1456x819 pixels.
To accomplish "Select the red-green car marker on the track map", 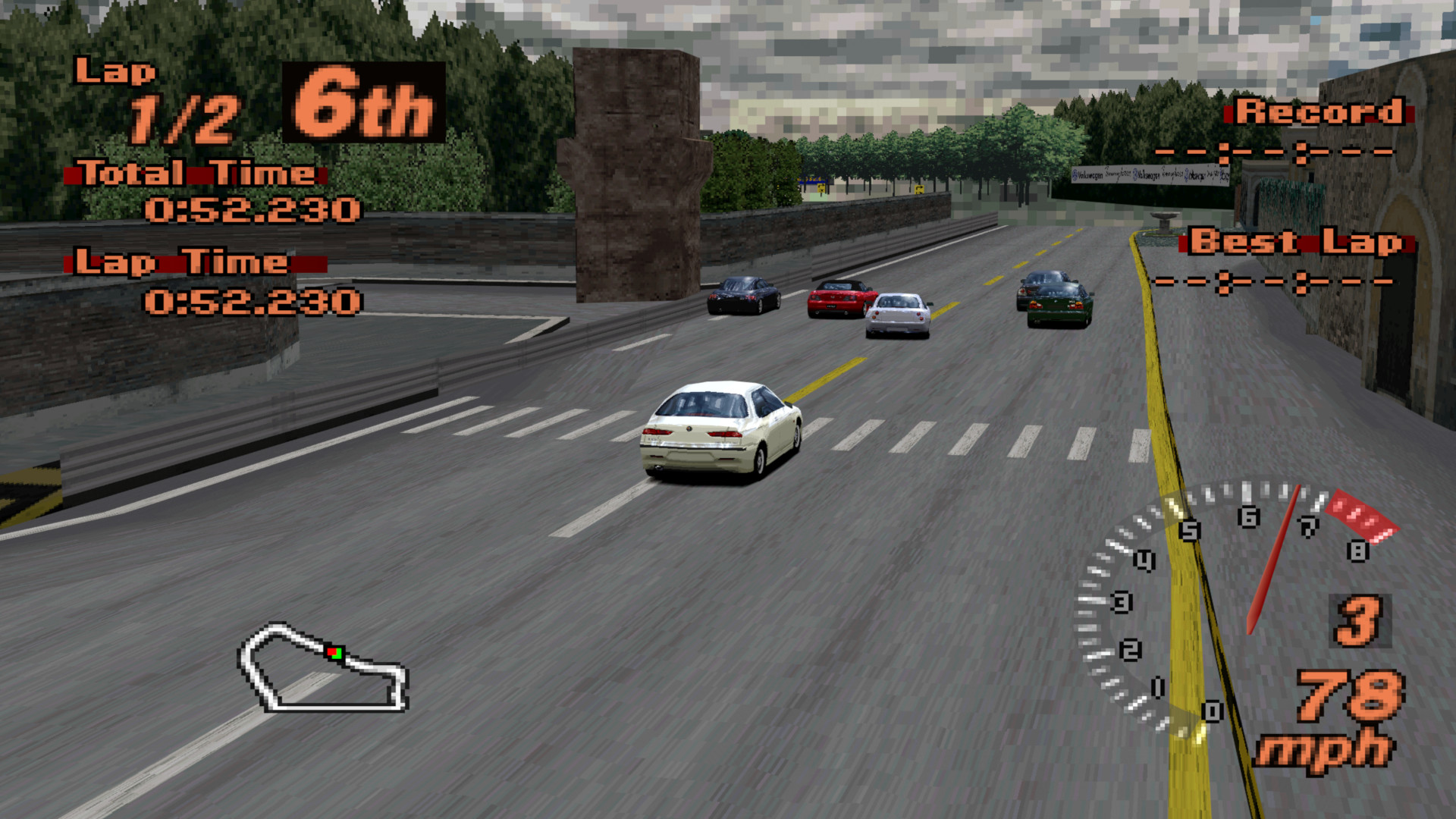I will (334, 653).
